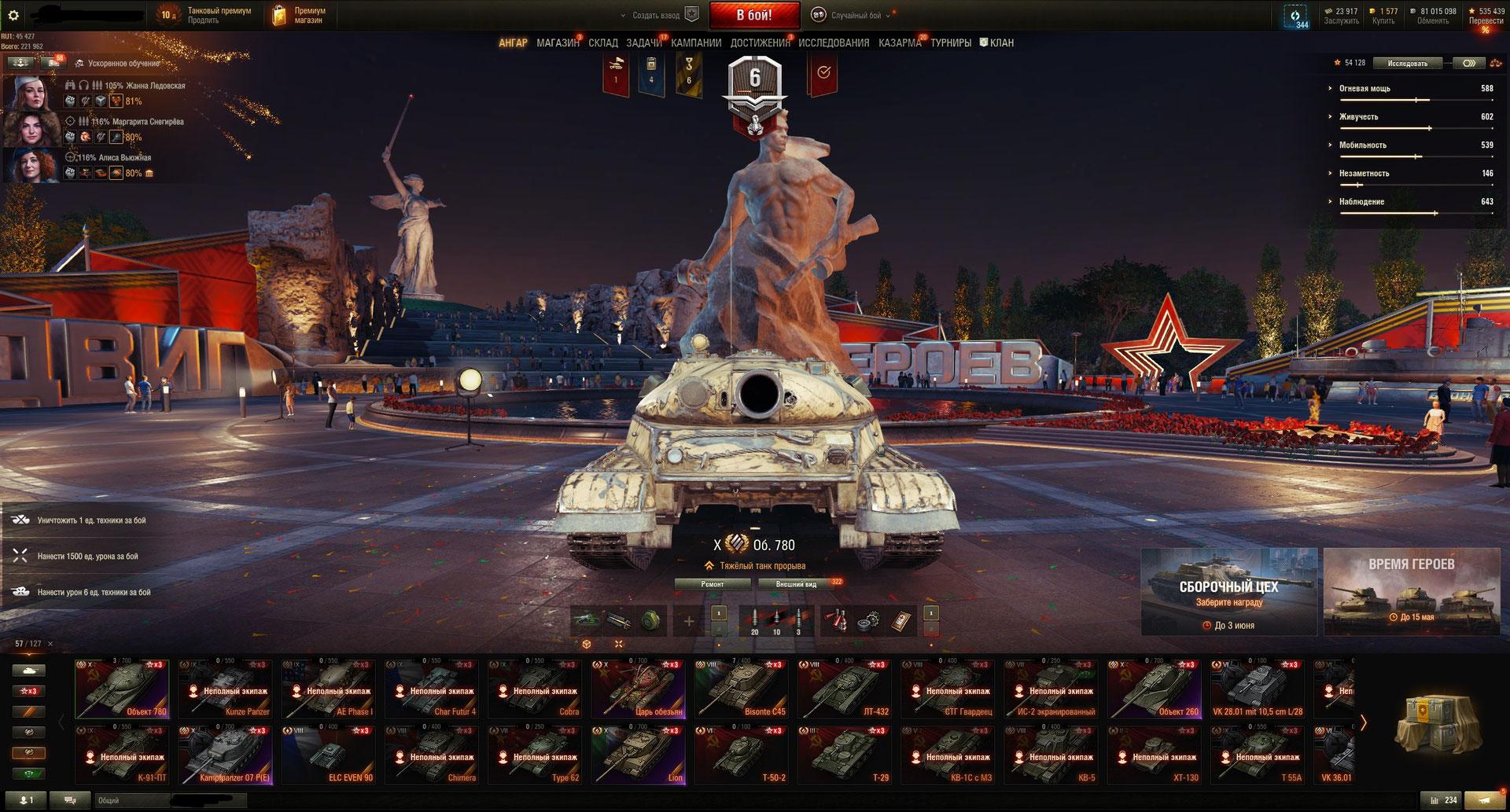This screenshot has width=1510, height=812.
Task: Open the СКЛАД depot tab
Action: coord(603,43)
